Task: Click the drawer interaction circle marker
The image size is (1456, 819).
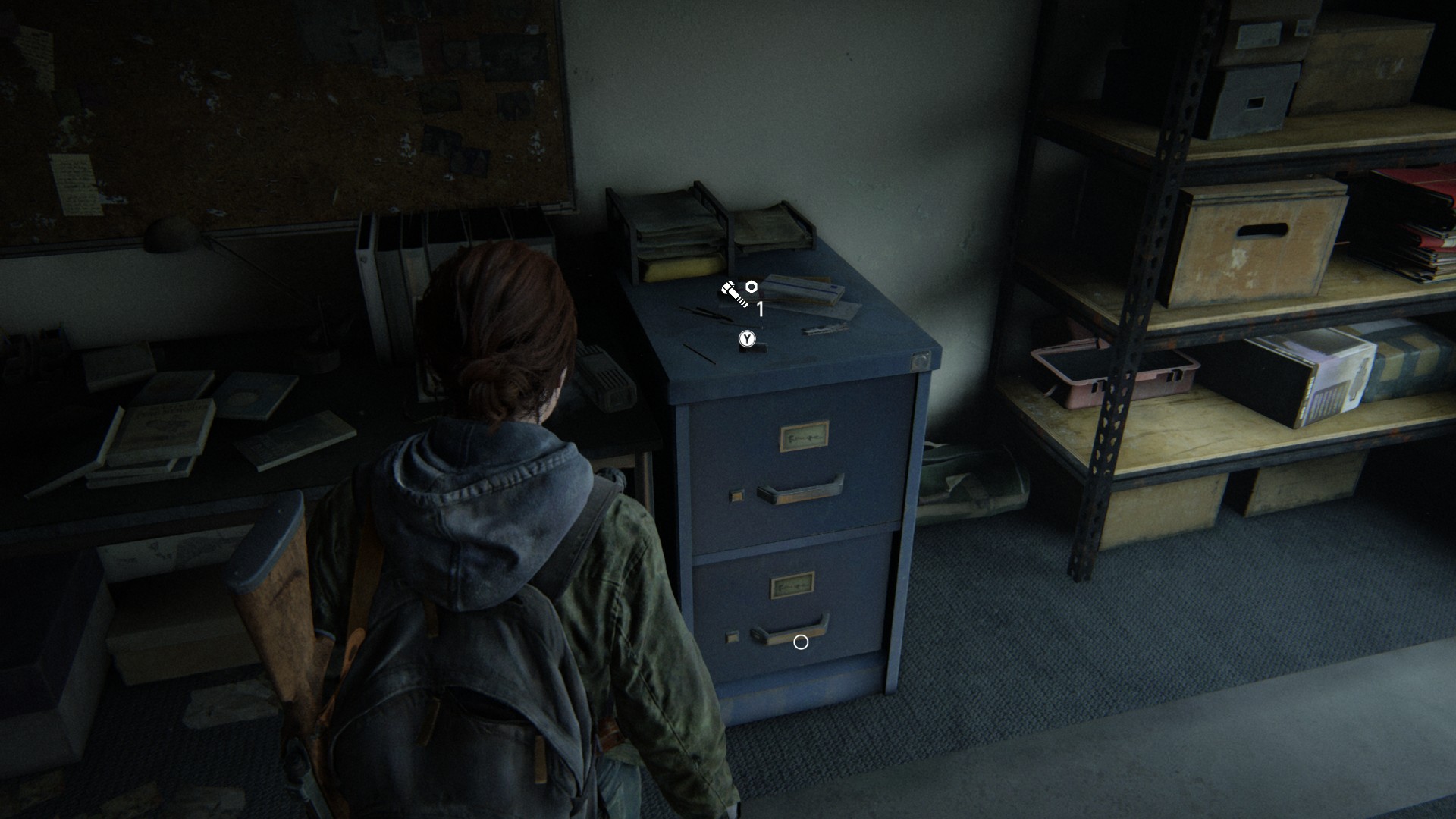Action: click(800, 642)
